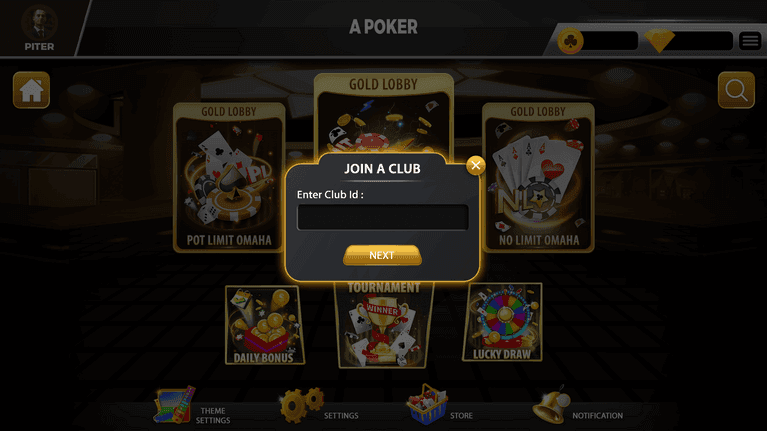Click the Enter Club Id input field
Screen dimensions: 767x431
[382, 217]
